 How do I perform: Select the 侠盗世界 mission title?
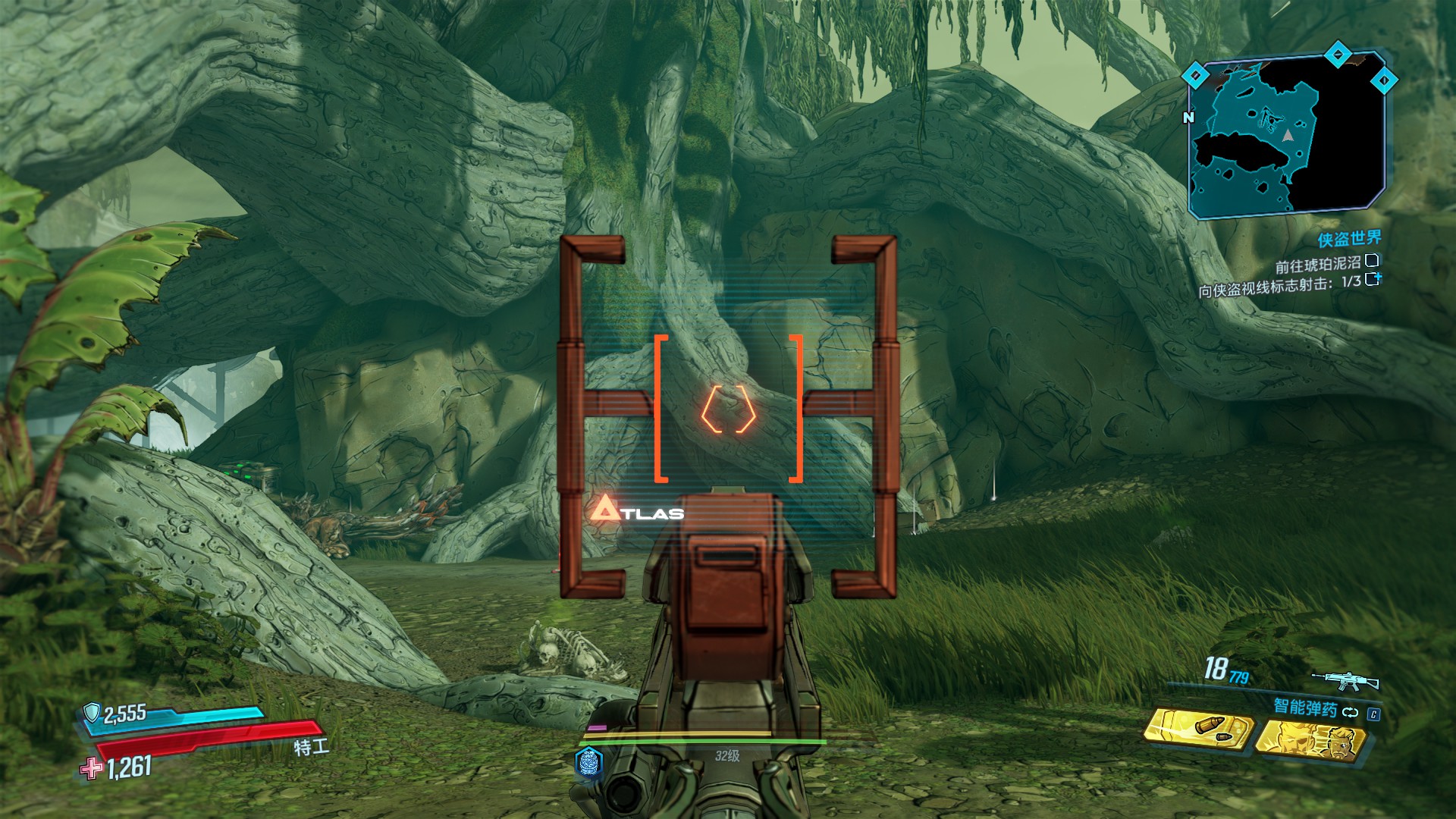pyautogui.click(x=1349, y=240)
